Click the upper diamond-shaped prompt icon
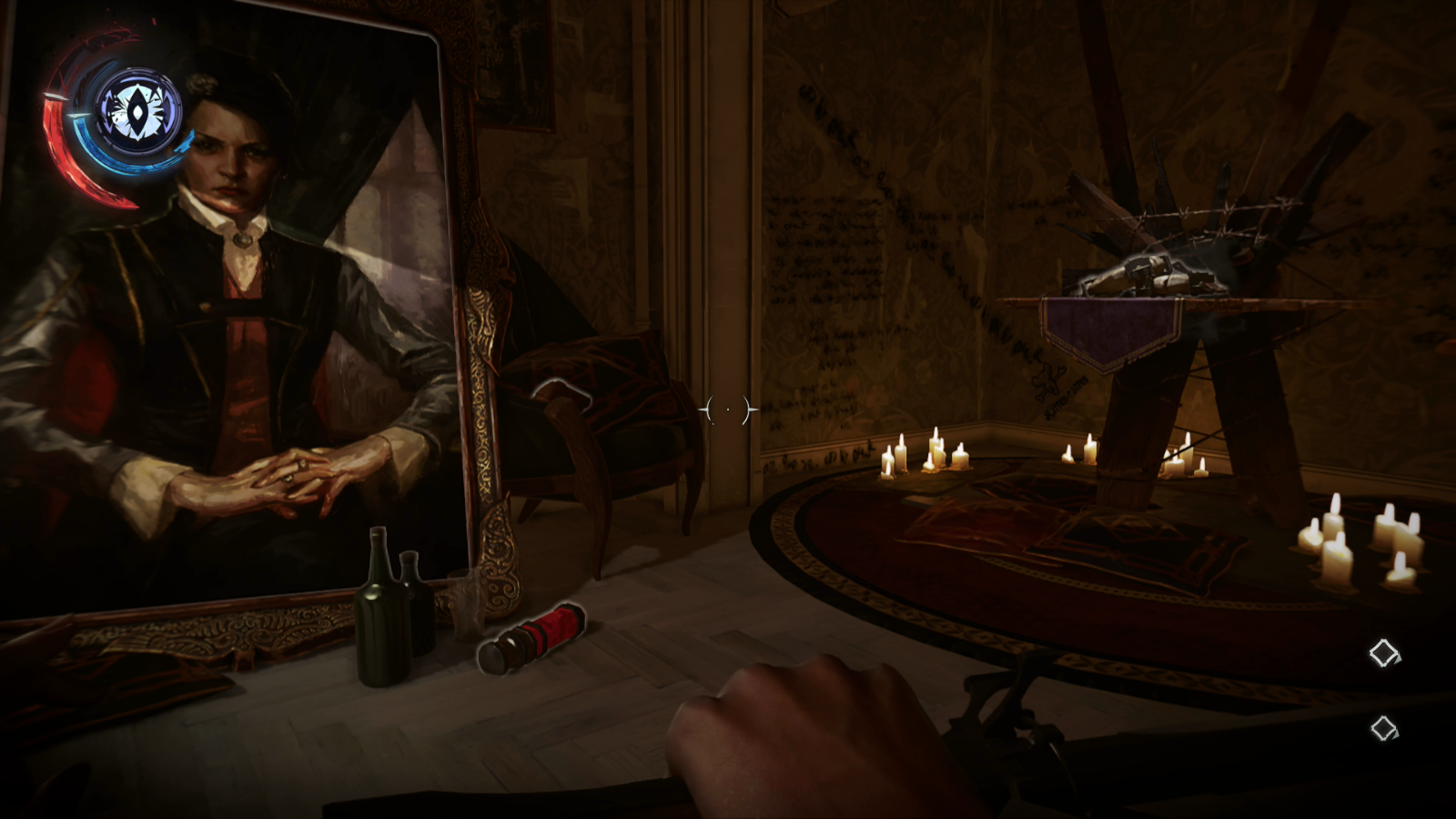Image resolution: width=1456 pixels, height=819 pixels. (1383, 652)
